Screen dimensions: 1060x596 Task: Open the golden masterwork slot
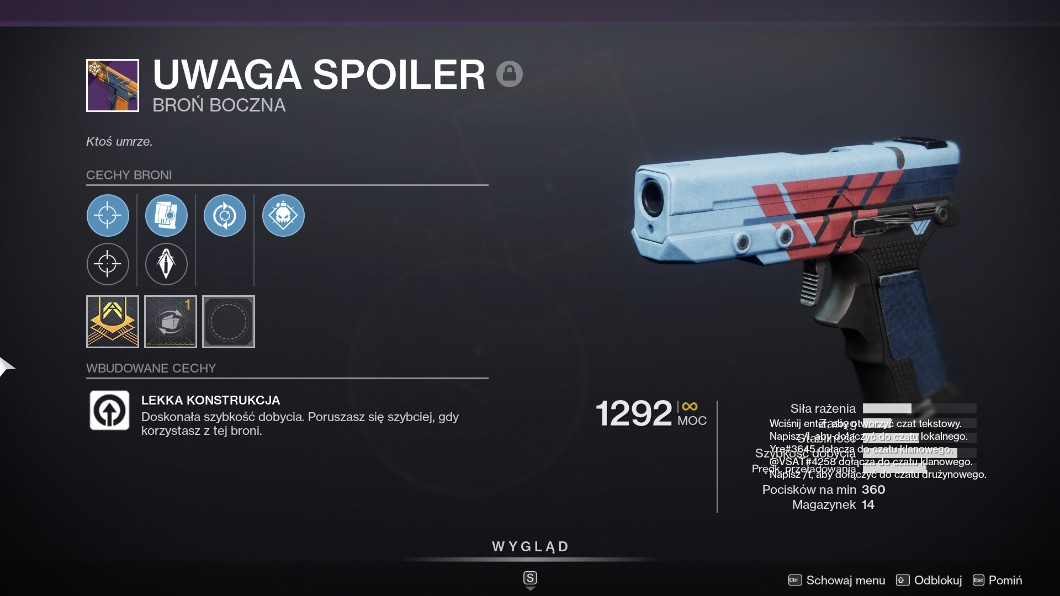click(x=112, y=321)
